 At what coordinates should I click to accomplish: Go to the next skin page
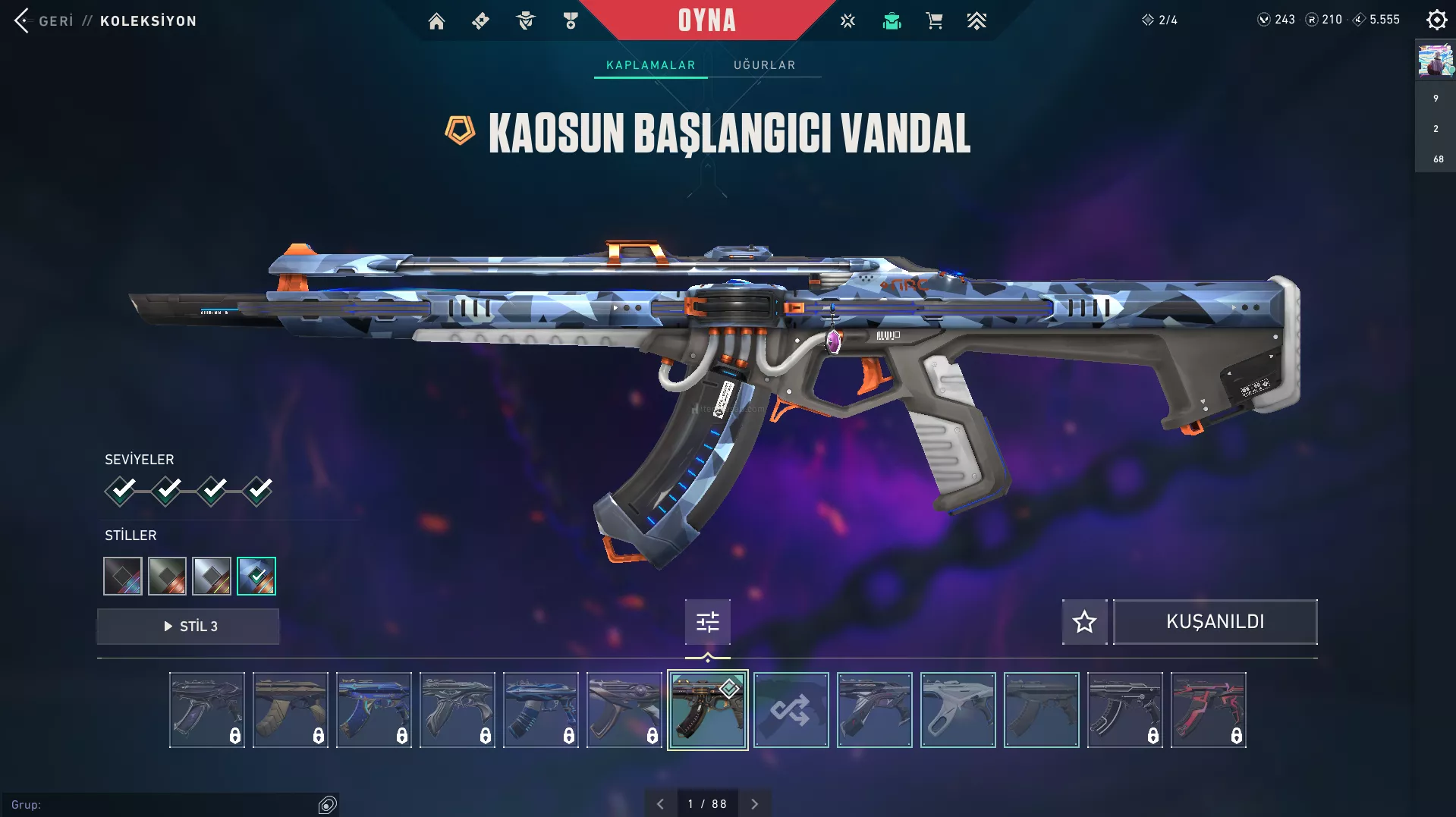tap(754, 804)
